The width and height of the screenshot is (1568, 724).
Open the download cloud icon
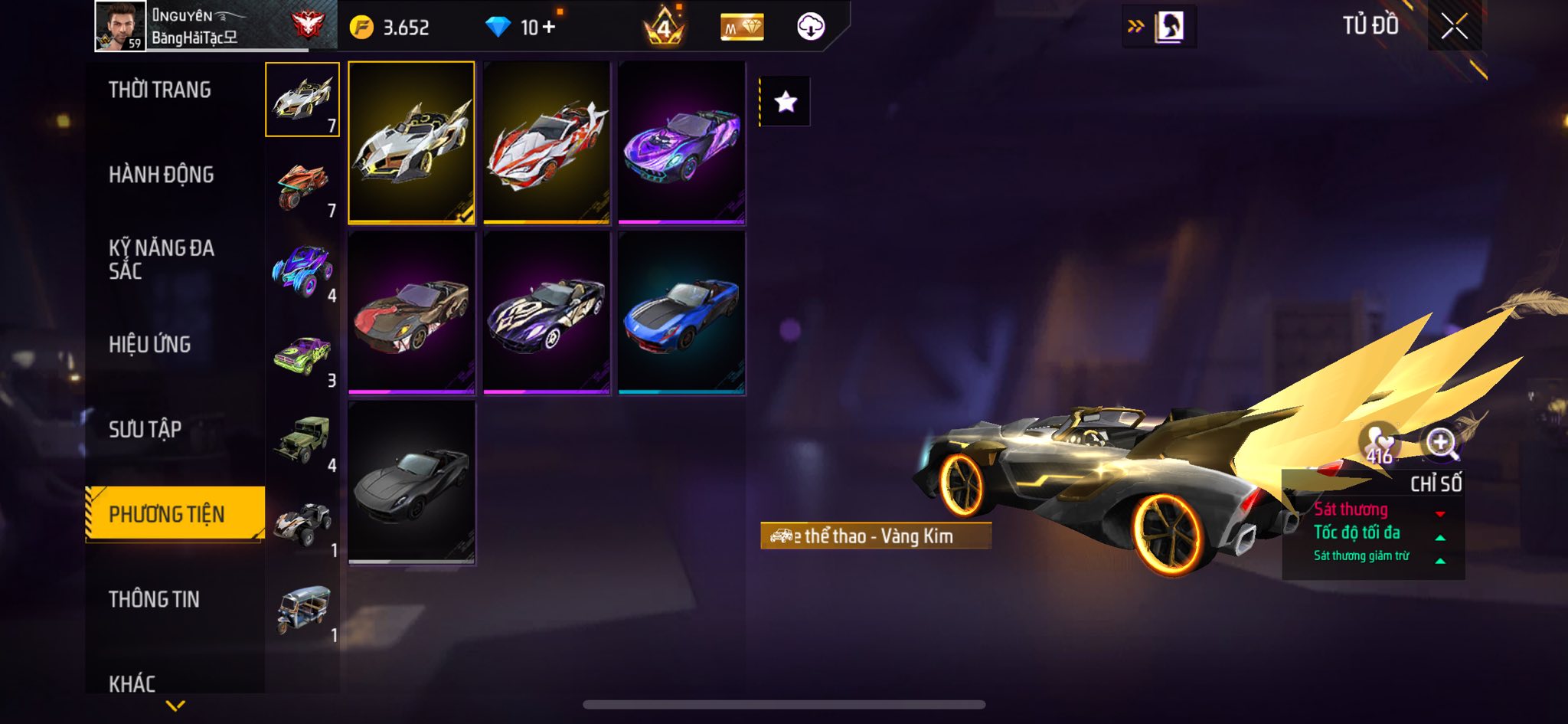pyautogui.click(x=811, y=28)
